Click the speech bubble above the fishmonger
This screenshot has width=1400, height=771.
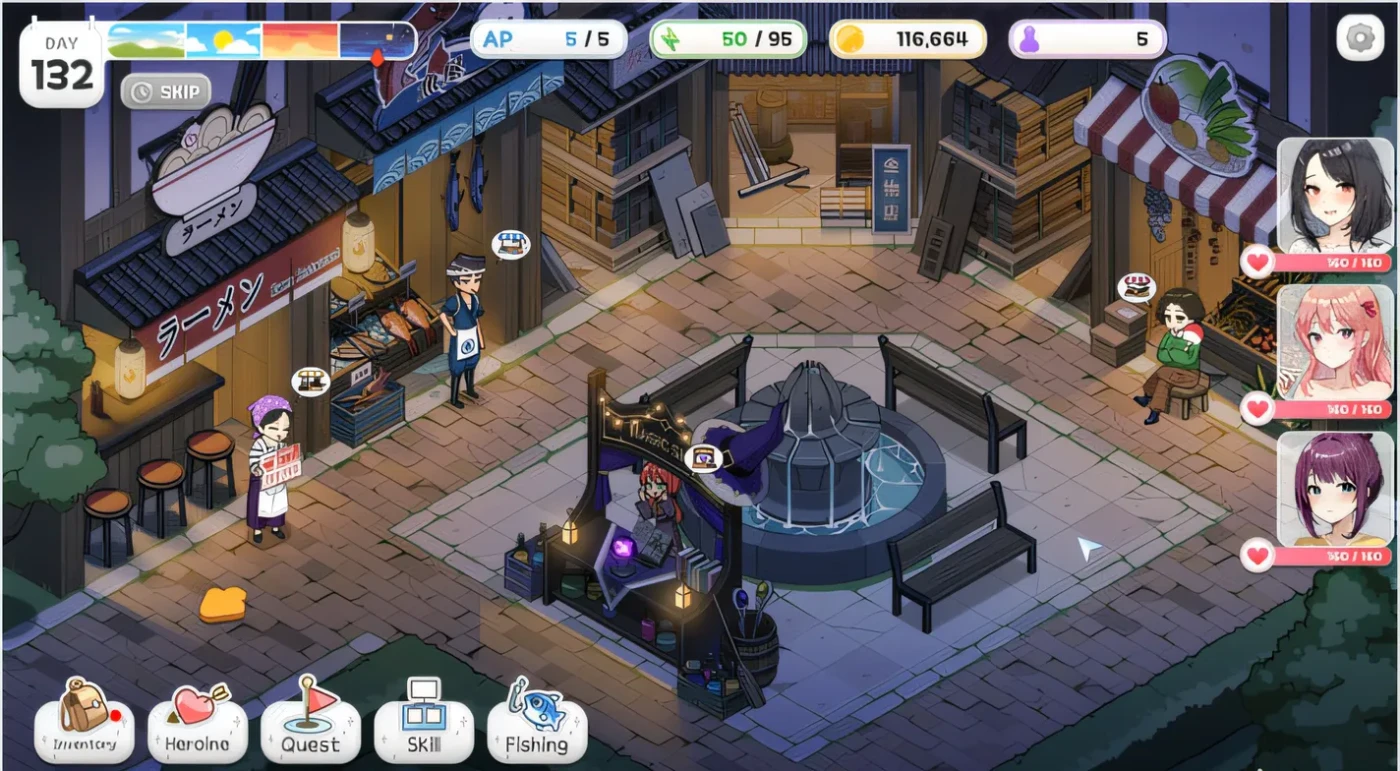point(510,243)
